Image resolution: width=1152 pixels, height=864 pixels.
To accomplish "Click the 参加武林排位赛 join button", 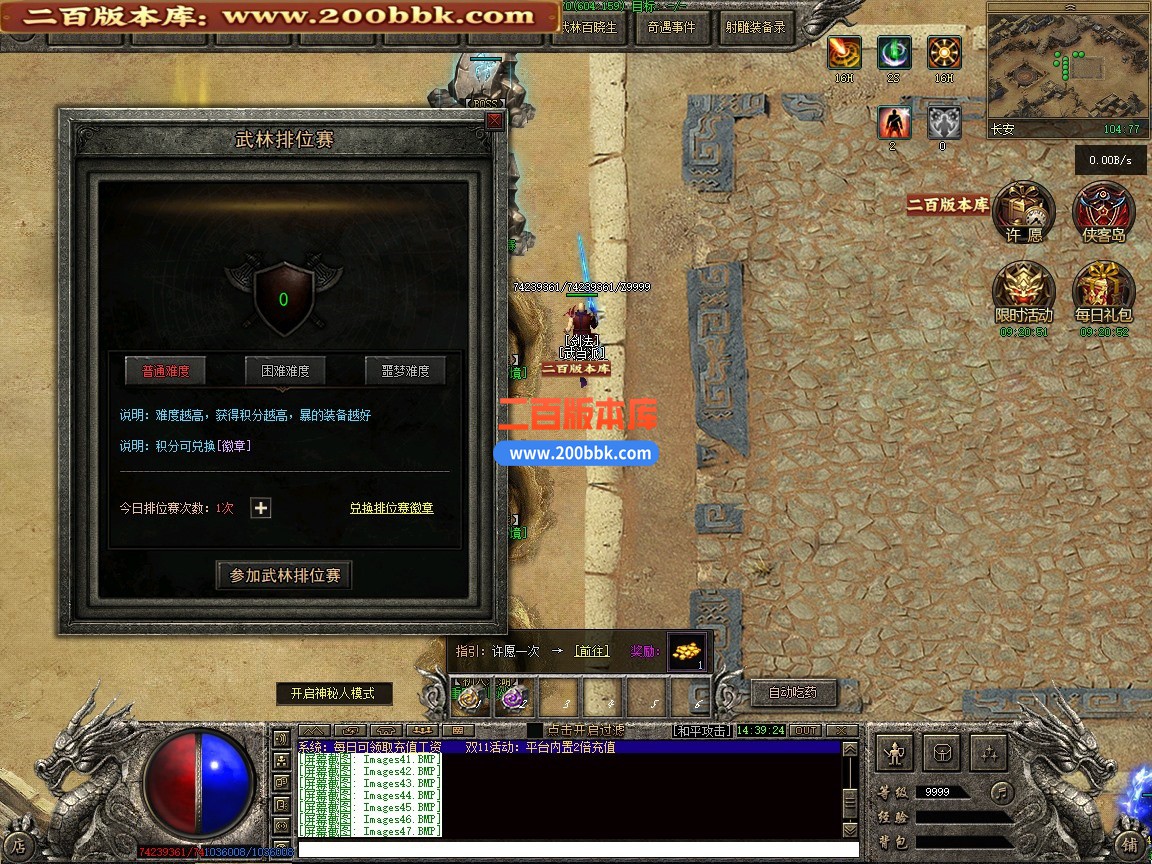I will pyautogui.click(x=285, y=576).
